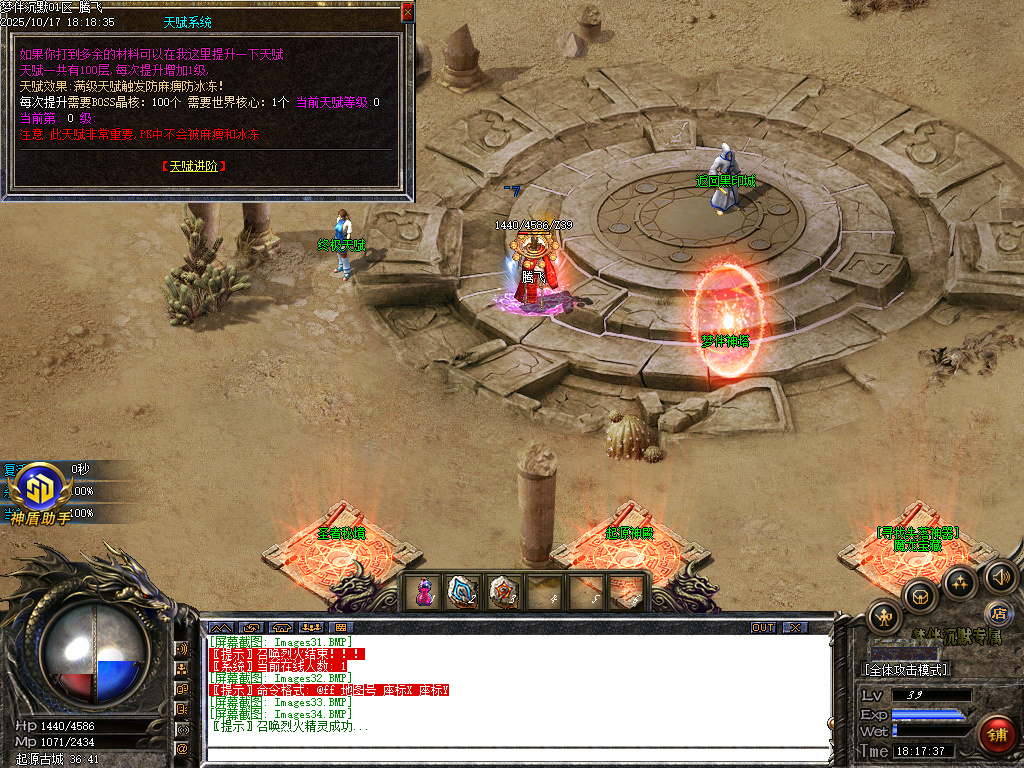Click the X button above the chat log
Screen dimensions: 1024x768
pos(794,628)
